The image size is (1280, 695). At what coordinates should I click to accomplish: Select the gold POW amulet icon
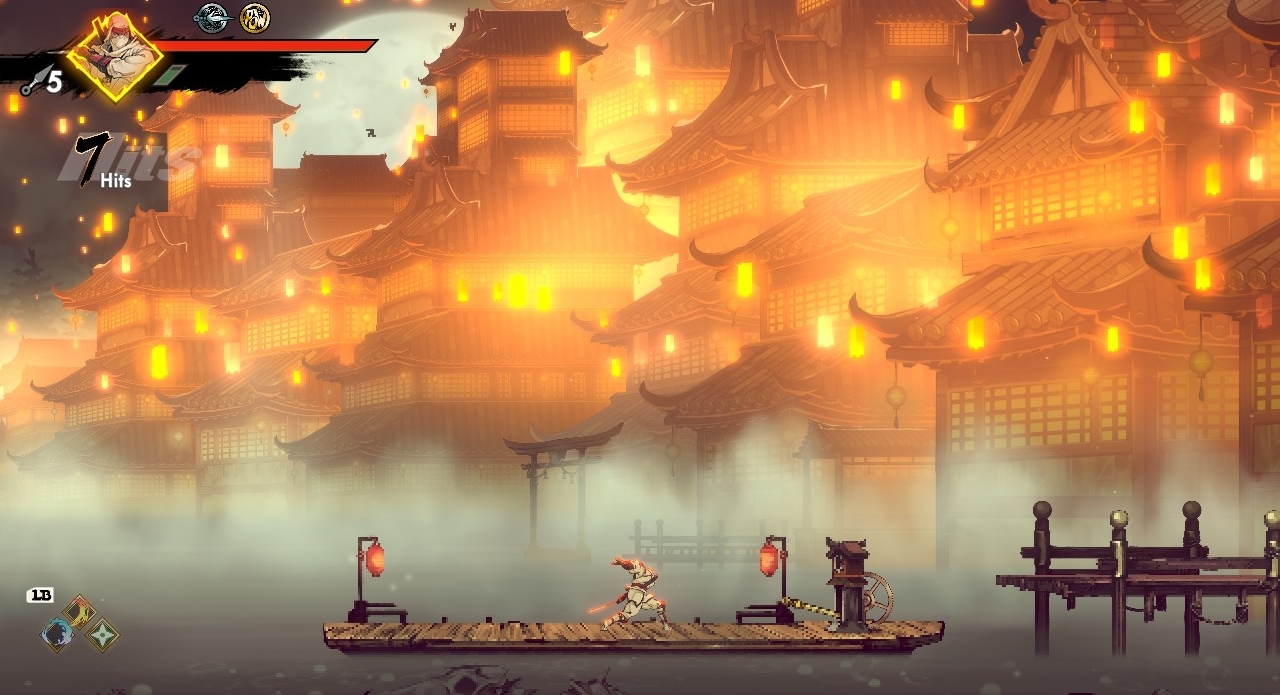pyautogui.click(x=255, y=18)
